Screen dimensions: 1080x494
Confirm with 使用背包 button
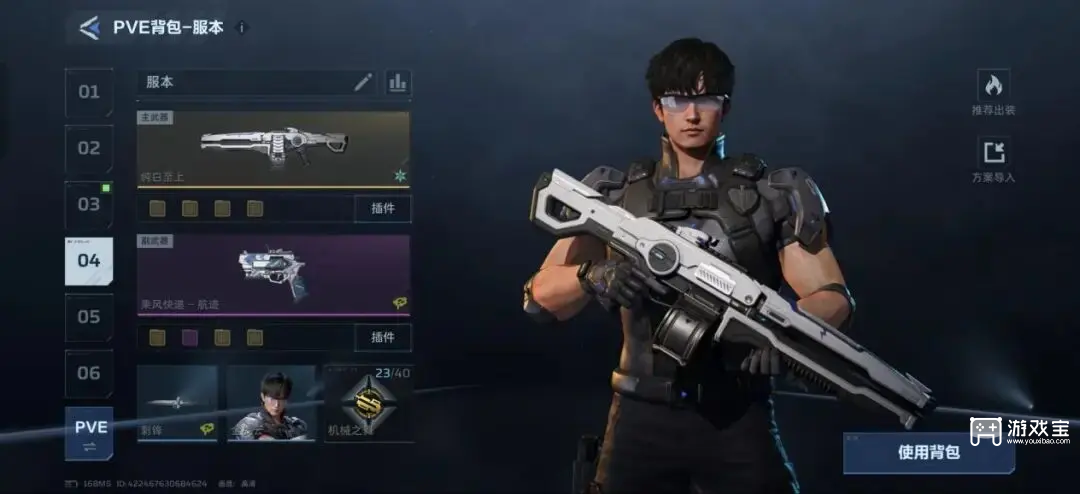928,452
